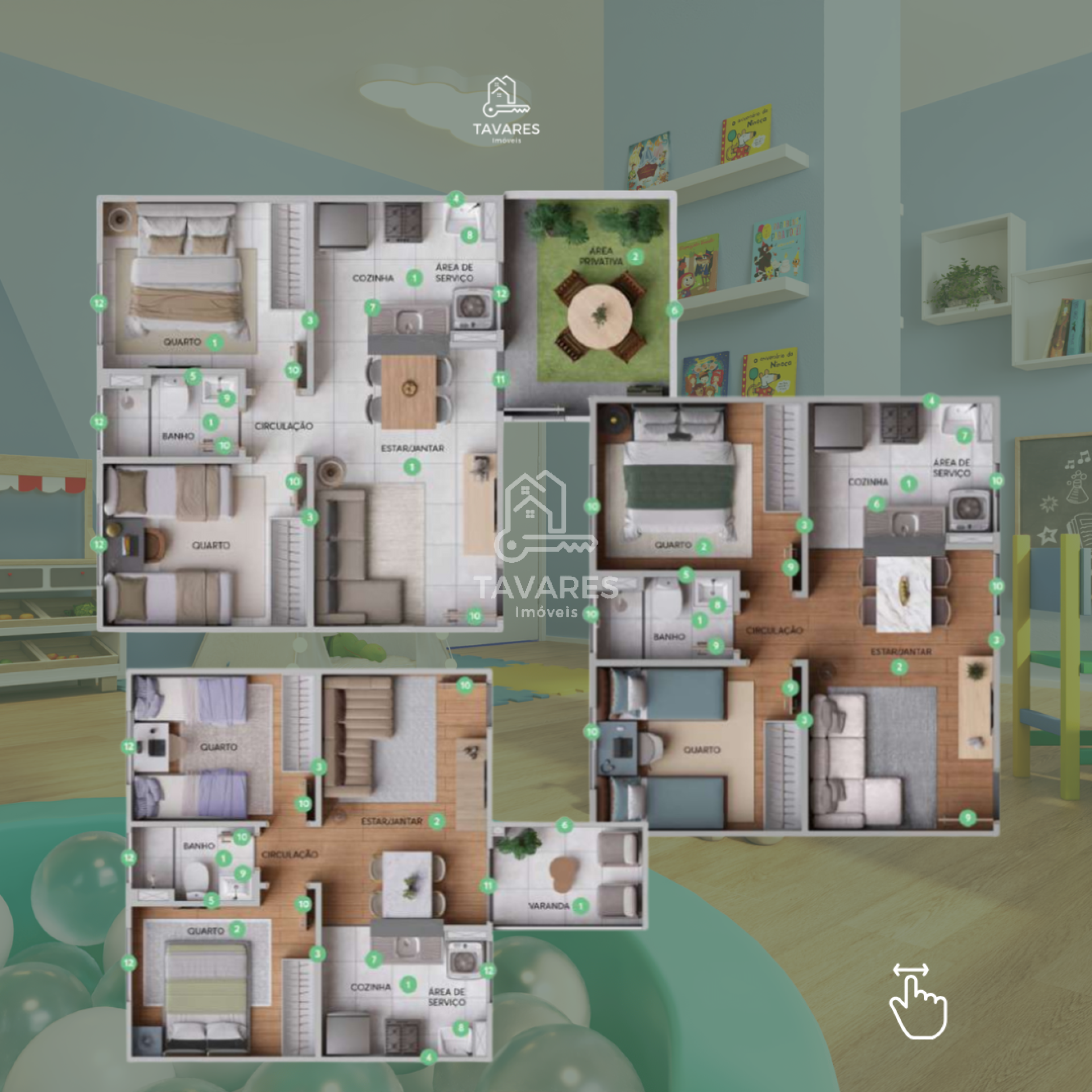
Task: Select marker 2 beside Área Privativa
Action: 635,257
